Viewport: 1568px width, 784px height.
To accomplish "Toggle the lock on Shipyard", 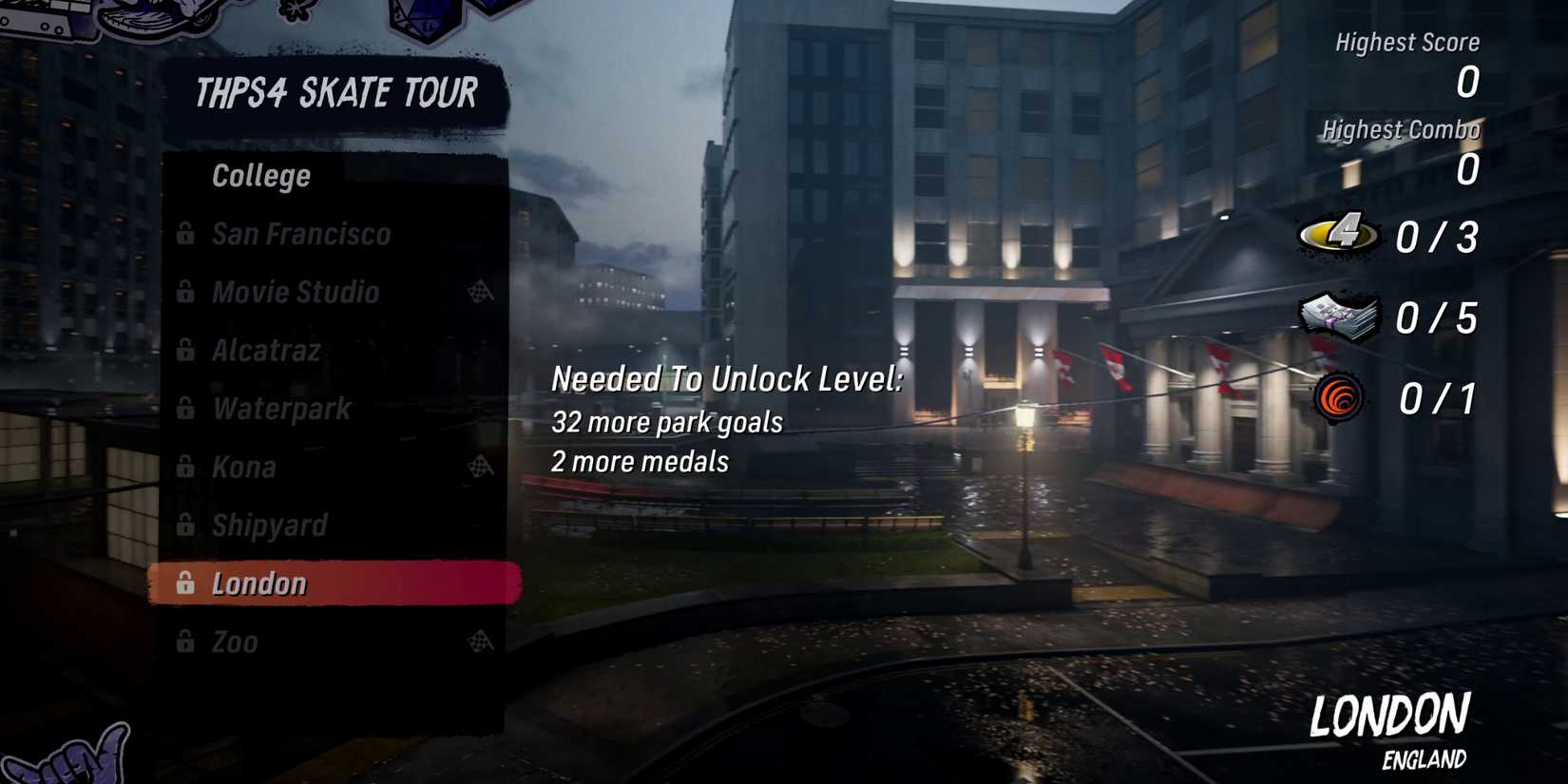I will coord(186,526).
